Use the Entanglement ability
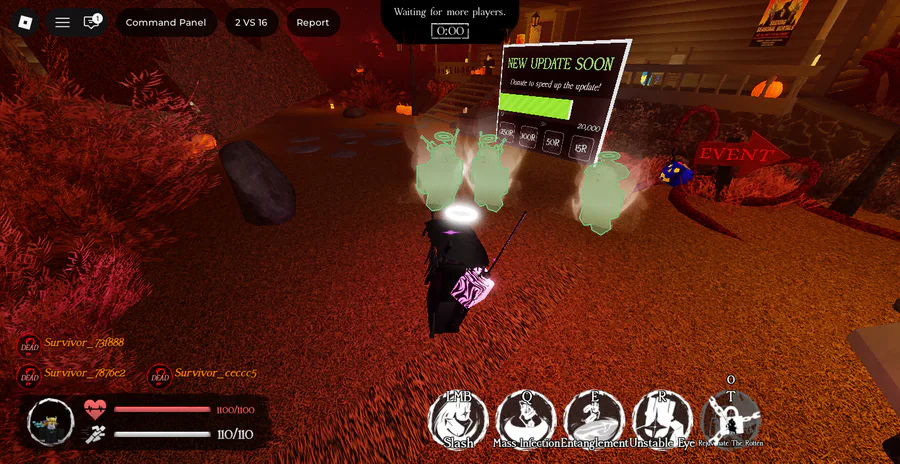The width and height of the screenshot is (900, 464). pyautogui.click(x=594, y=418)
